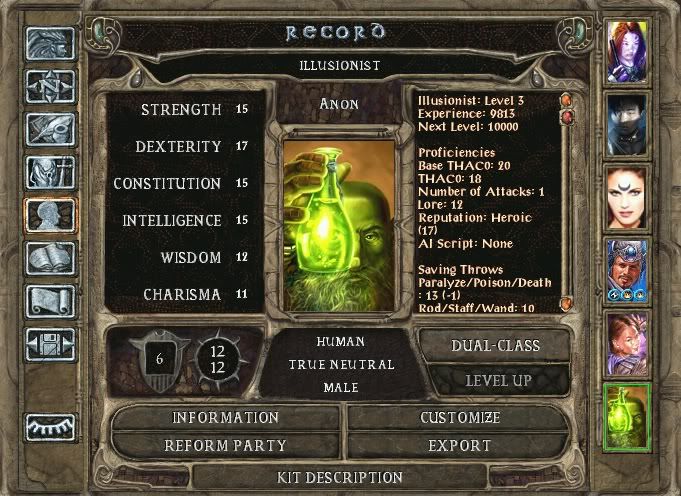Select the pale woman with forehead mark portrait
681x496 pixels.
tap(629, 195)
